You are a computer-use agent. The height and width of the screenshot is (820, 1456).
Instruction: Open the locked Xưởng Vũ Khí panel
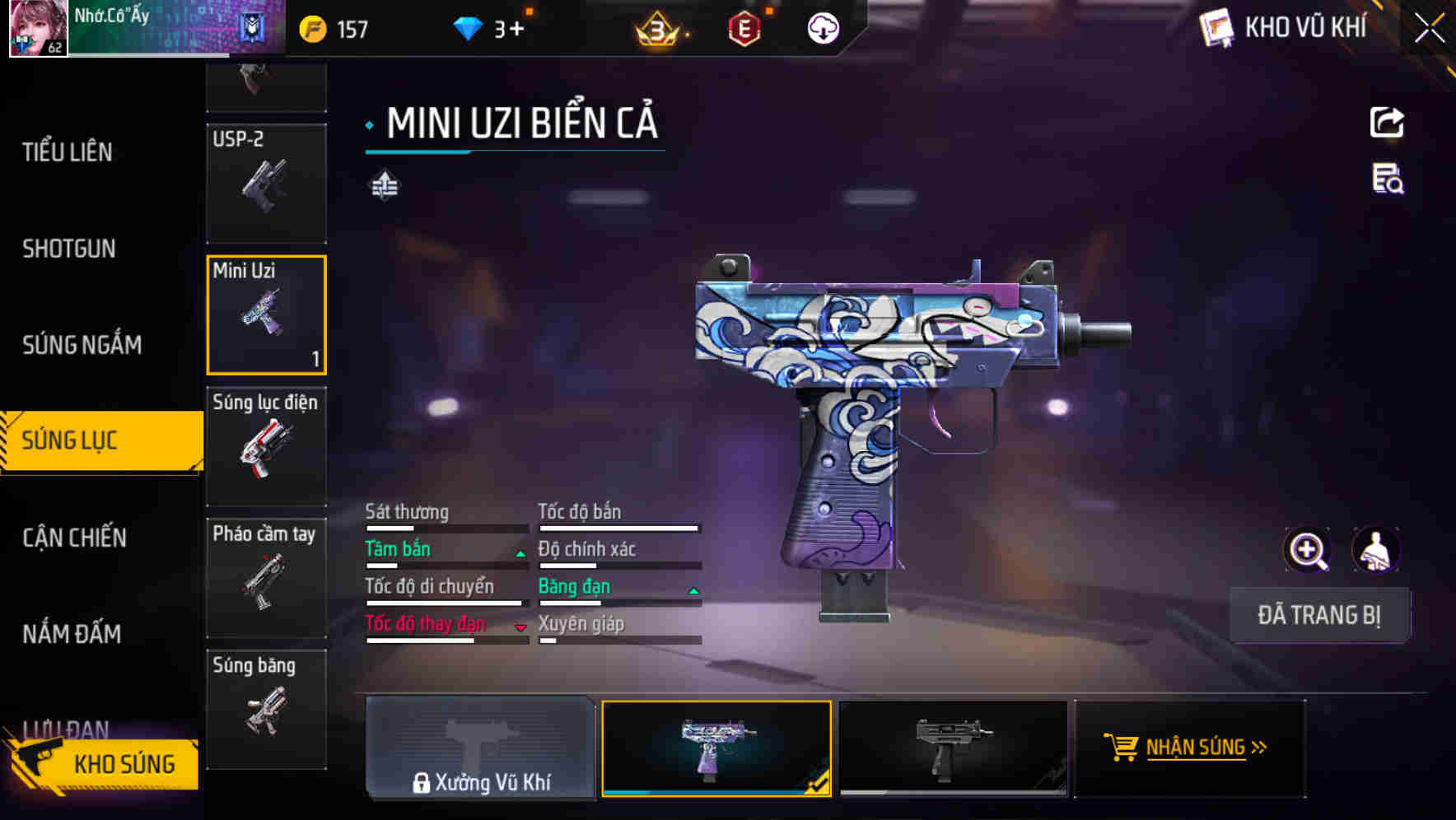pyautogui.click(x=480, y=748)
